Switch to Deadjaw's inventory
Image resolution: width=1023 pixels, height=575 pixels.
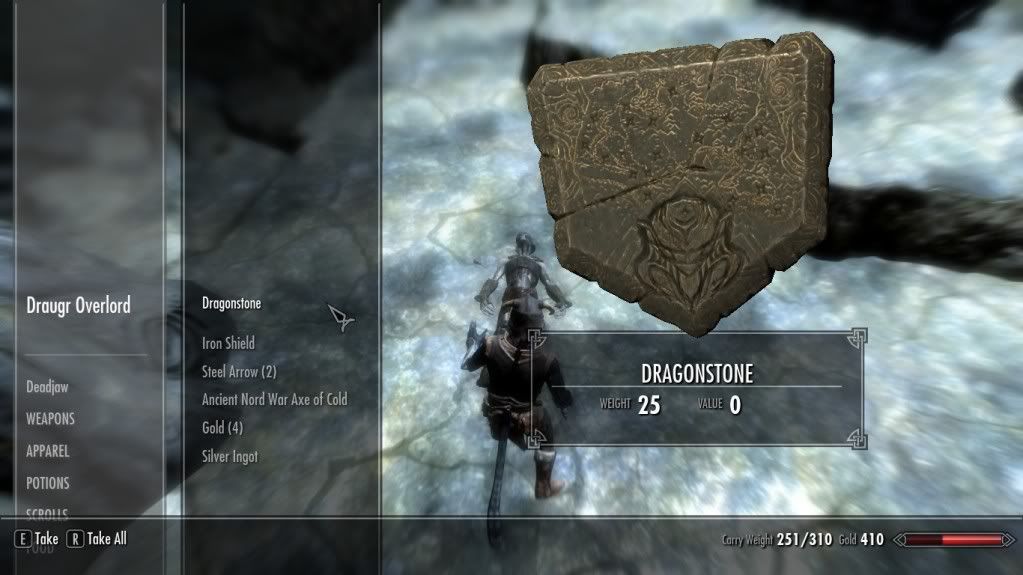click(47, 387)
